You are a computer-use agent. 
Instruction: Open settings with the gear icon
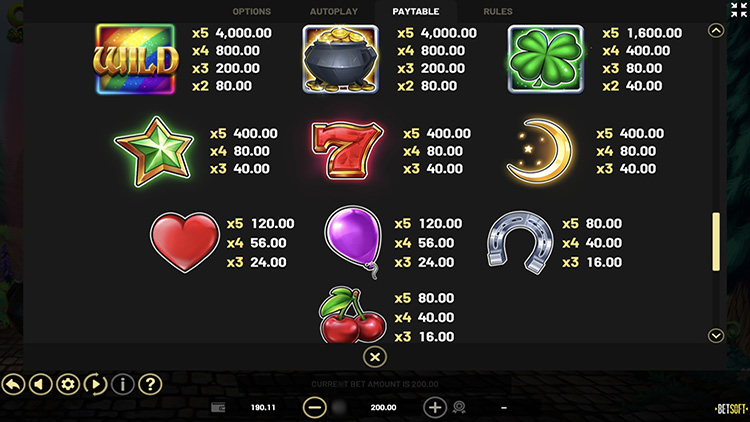(x=68, y=383)
